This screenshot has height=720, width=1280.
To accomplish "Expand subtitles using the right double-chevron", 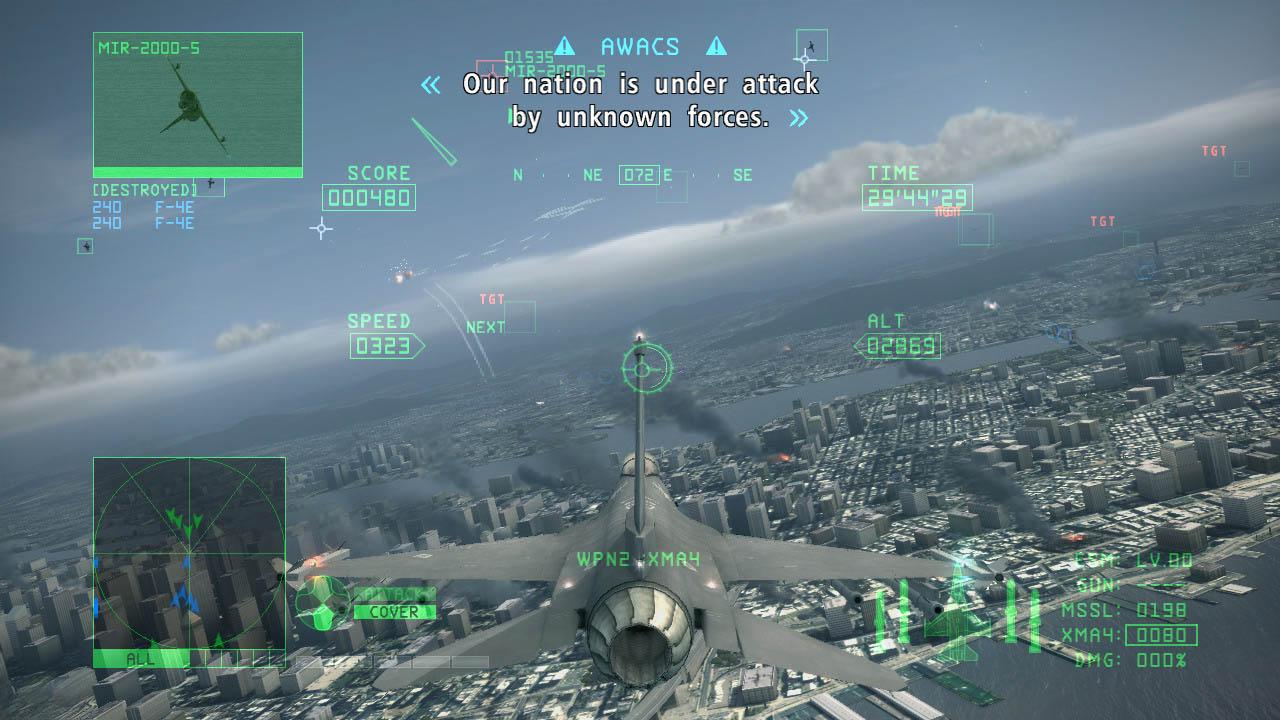I will tap(797, 118).
